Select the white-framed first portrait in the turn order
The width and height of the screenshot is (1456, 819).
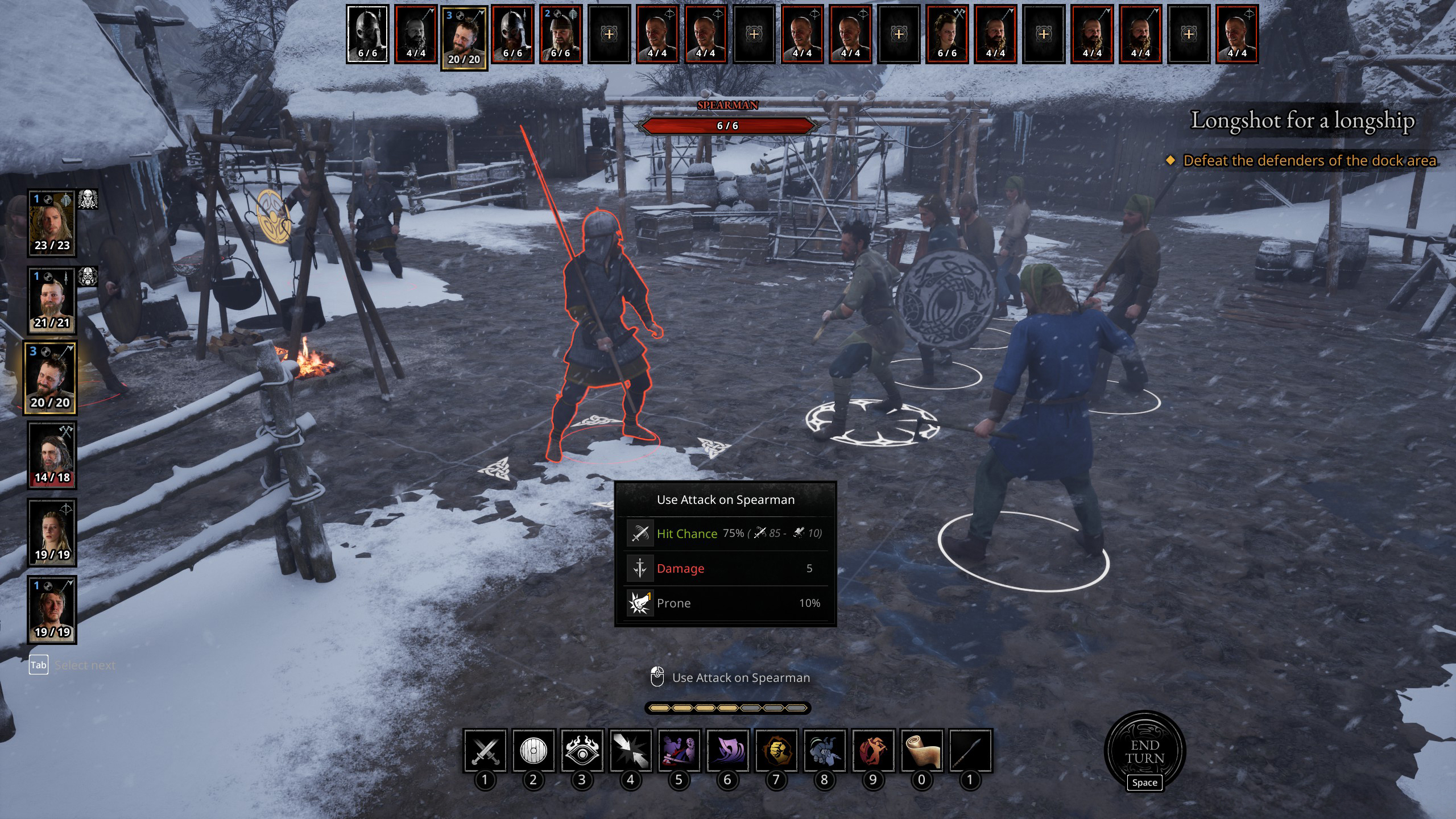pyautogui.click(x=367, y=34)
